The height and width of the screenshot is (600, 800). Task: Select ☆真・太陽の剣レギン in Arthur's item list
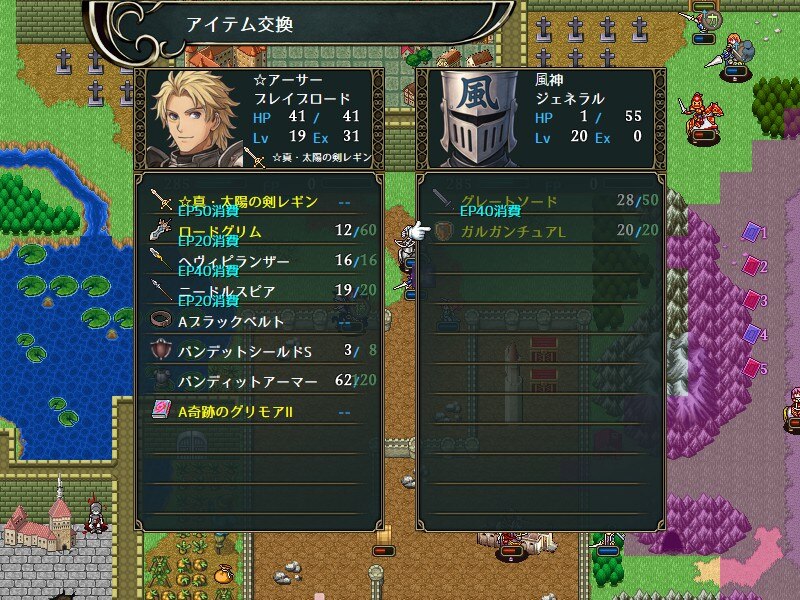pyautogui.click(x=258, y=202)
